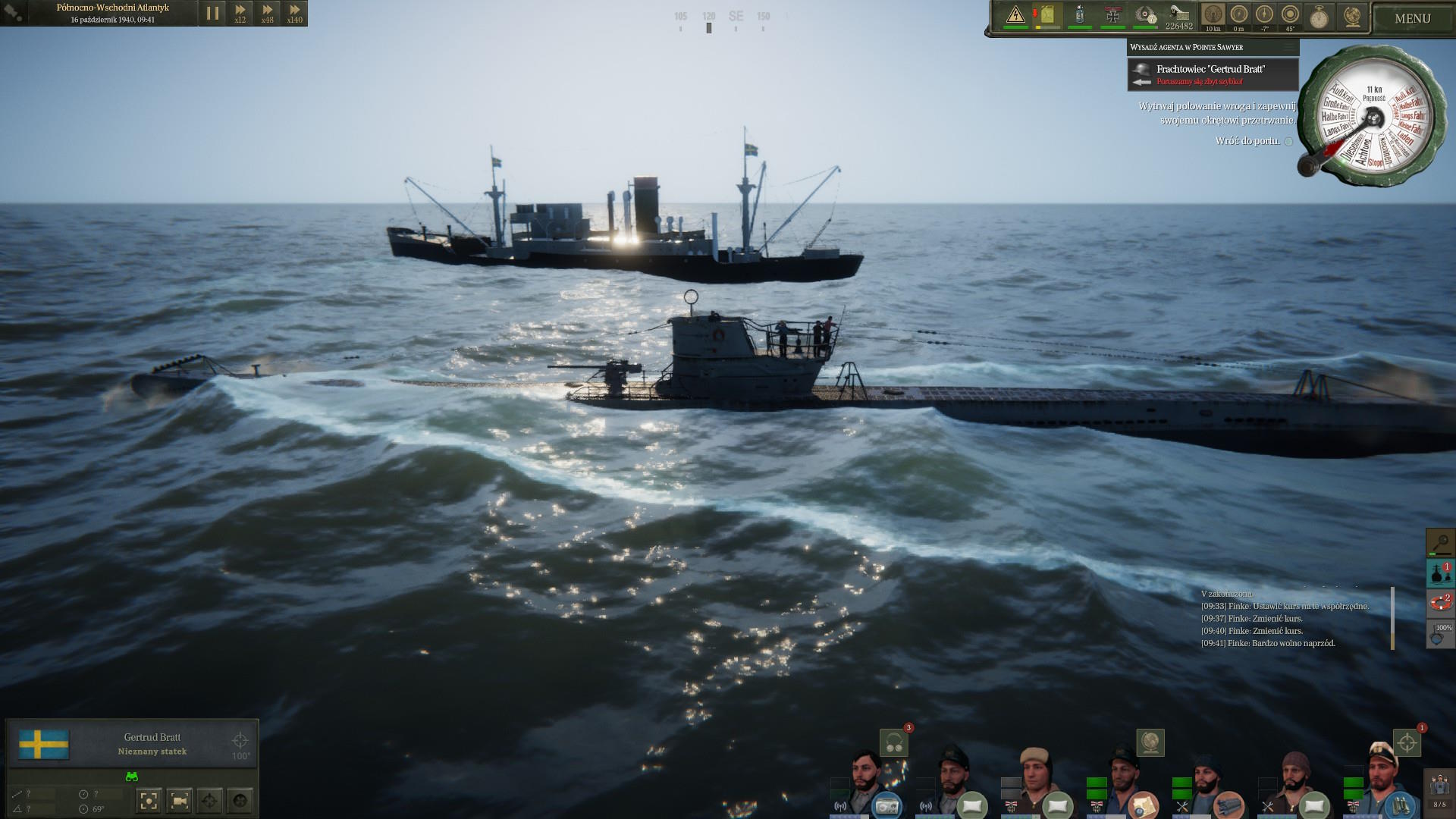Click the stopwatch icon in top bar
The image size is (1456, 819).
(x=1319, y=17)
